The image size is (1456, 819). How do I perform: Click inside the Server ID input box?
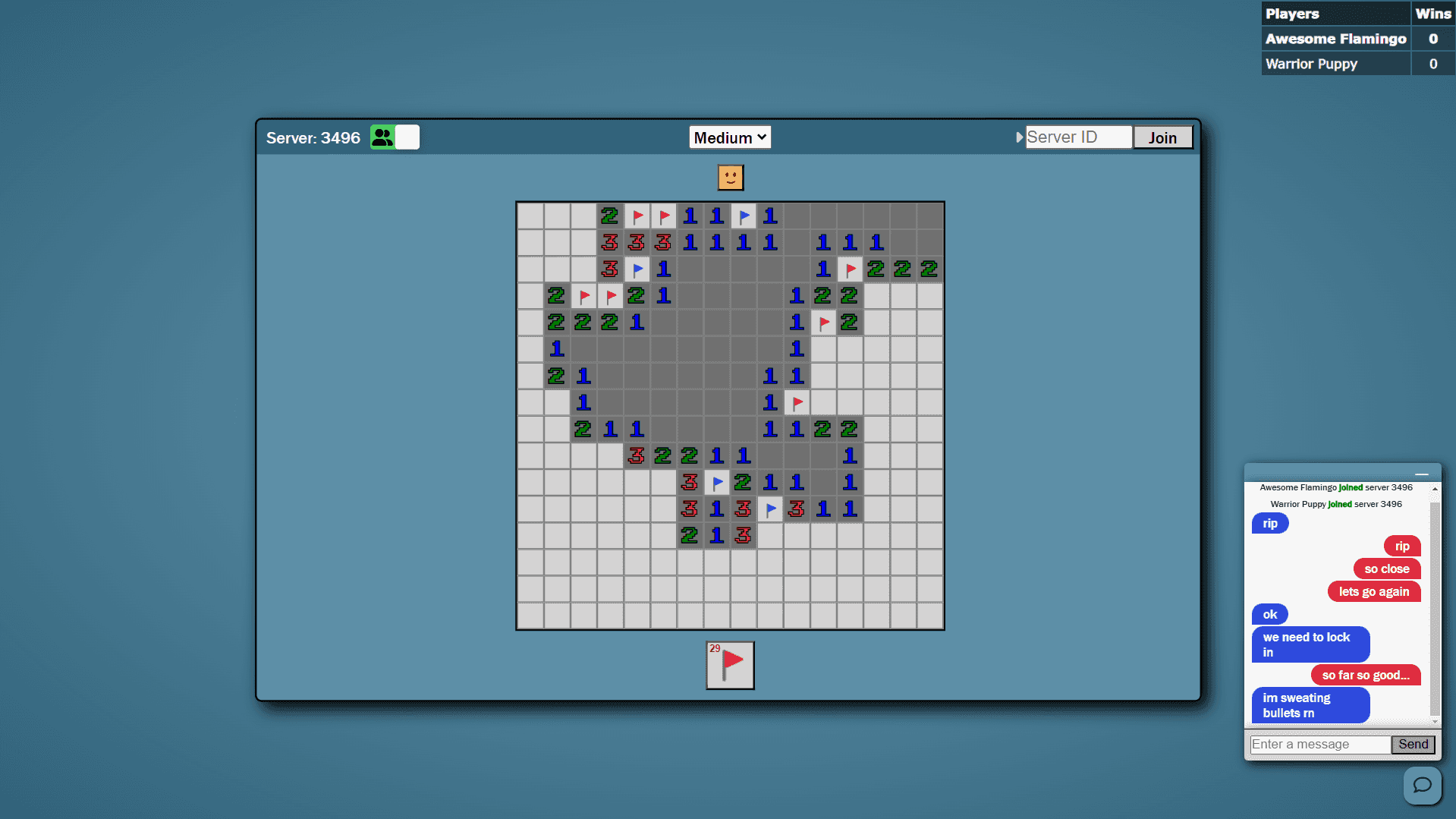point(1077,137)
